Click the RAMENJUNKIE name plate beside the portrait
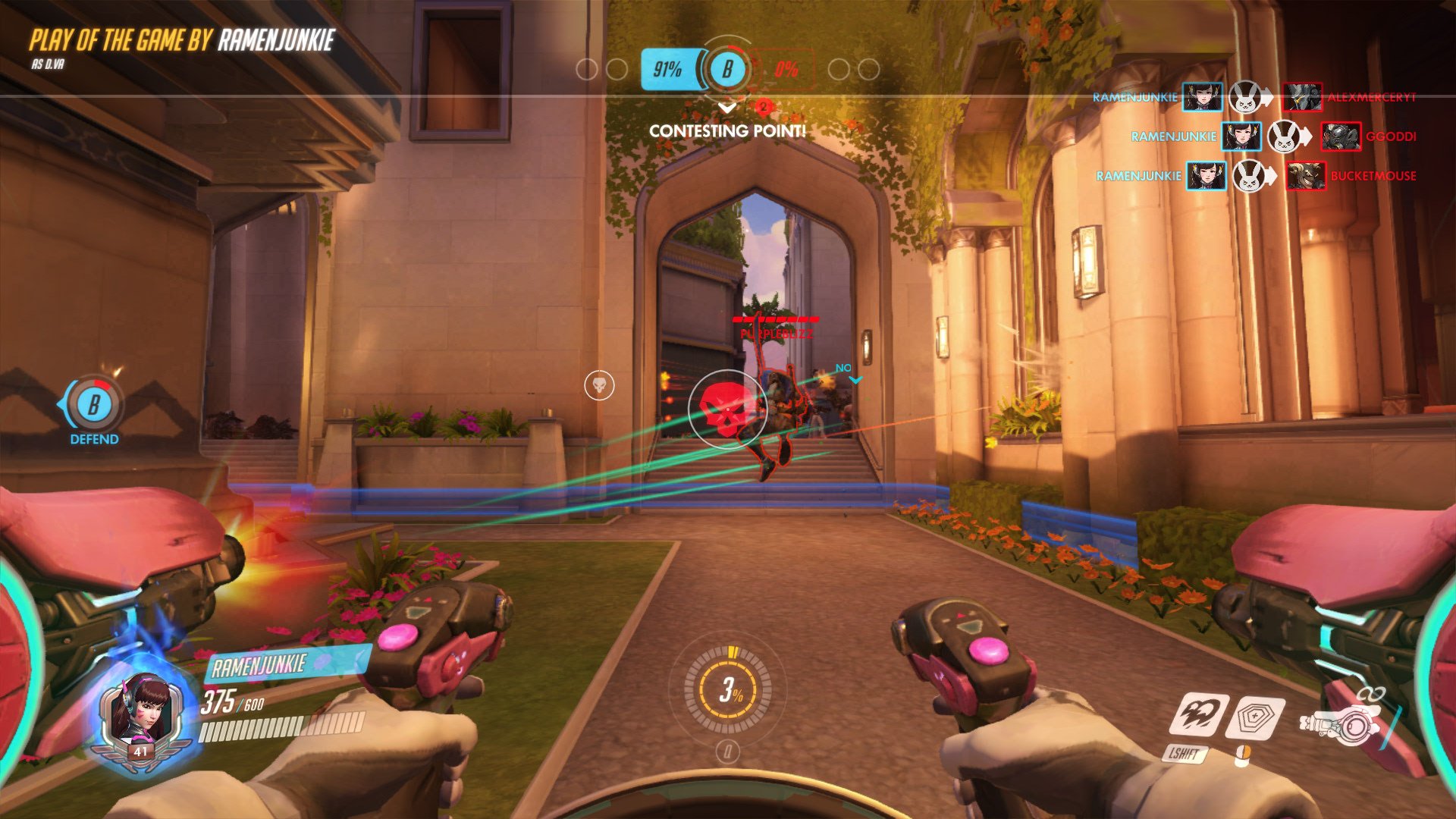The height and width of the screenshot is (819, 1456). [x=260, y=666]
